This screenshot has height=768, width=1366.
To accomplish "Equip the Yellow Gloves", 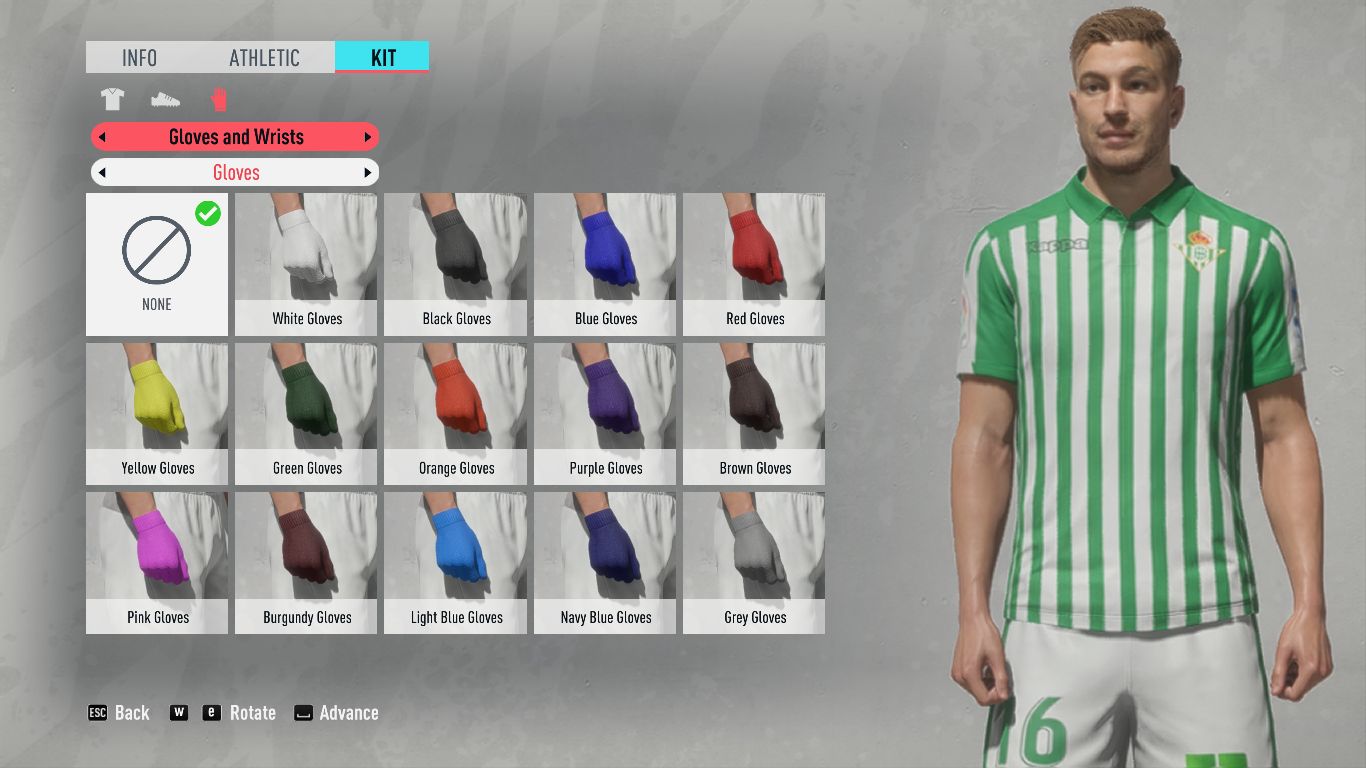I will [x=157, y=414].
